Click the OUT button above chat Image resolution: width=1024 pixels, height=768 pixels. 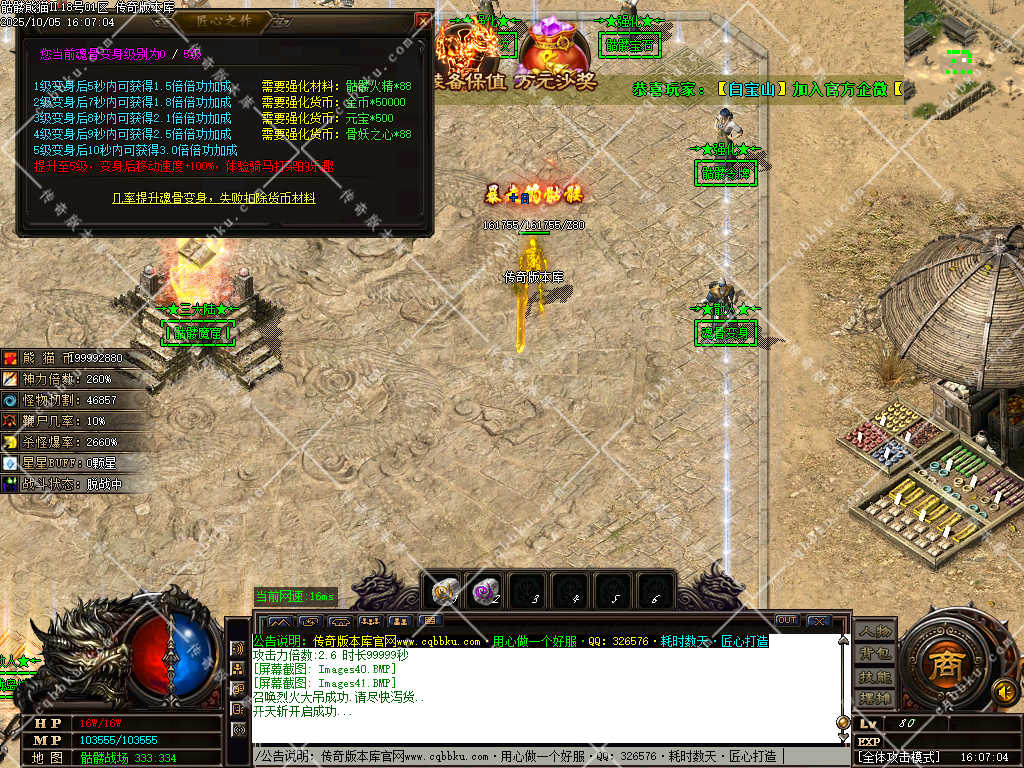[x=787, y=621]
